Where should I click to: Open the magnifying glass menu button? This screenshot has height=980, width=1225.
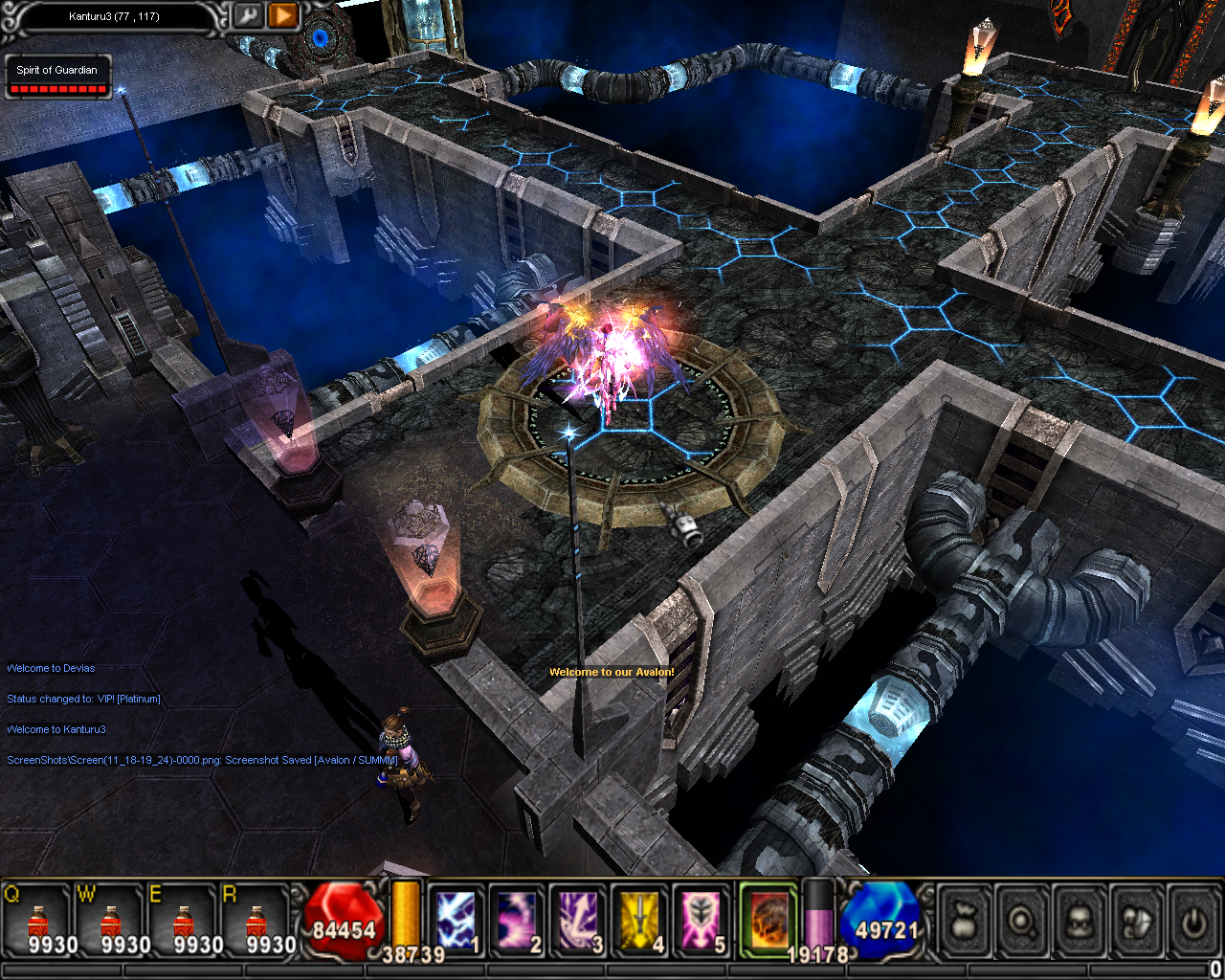coord(1023,922)
